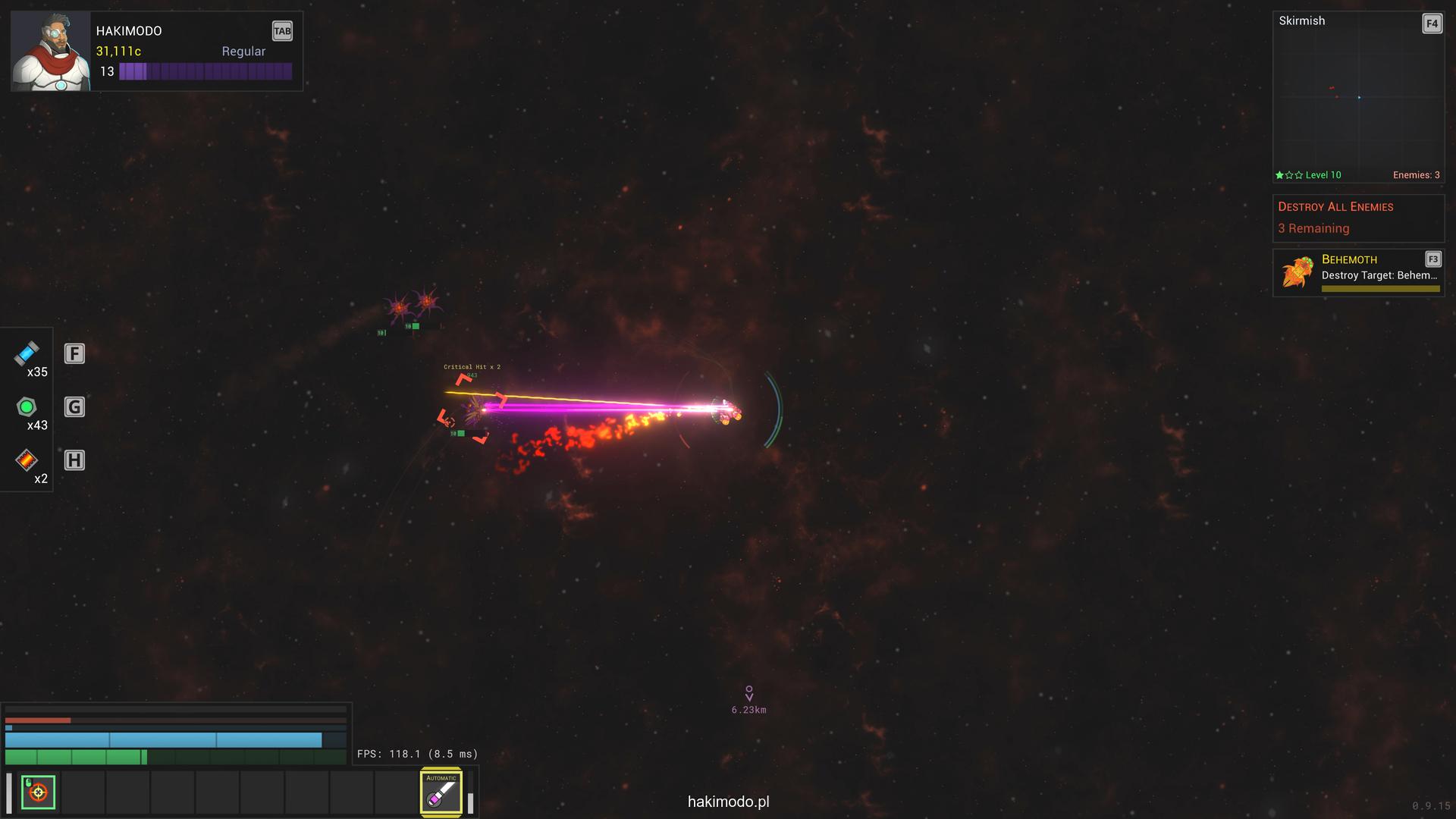
Task: Open the Destroy All Enemies objective
Action: point(1357,218)
